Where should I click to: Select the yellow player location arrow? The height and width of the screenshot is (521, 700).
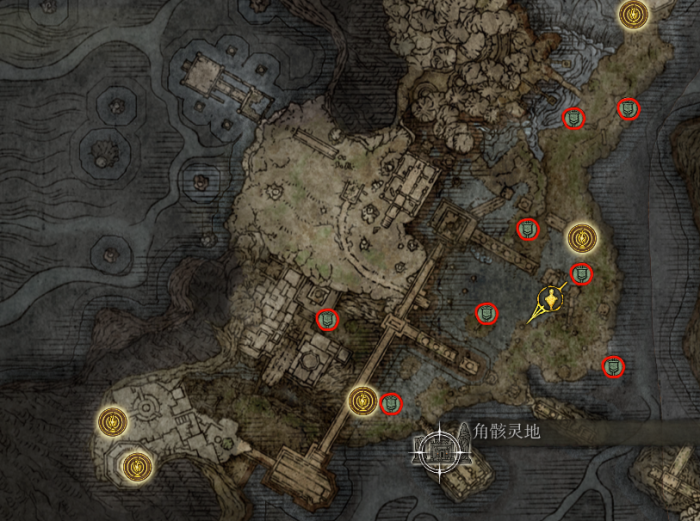pyautogui.click(x=549, y=299)
